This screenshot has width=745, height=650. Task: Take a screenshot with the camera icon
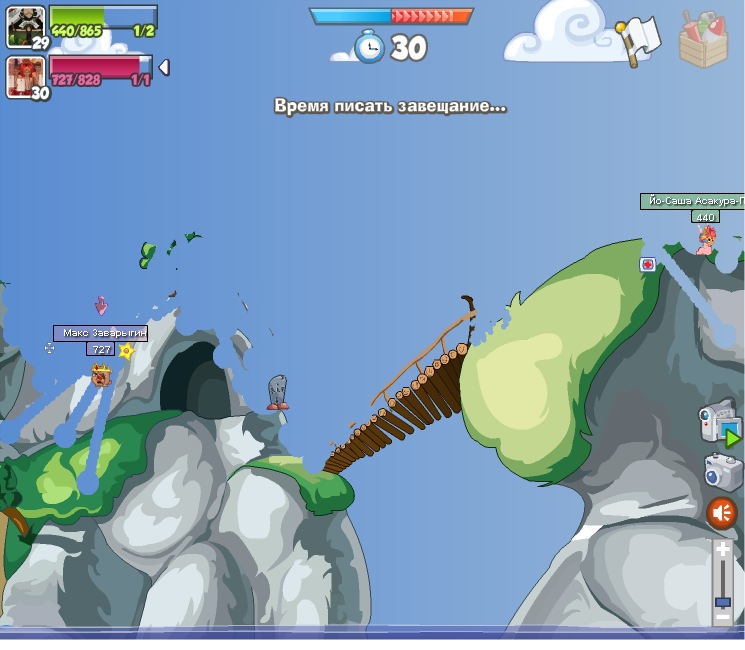pos(721,472)
